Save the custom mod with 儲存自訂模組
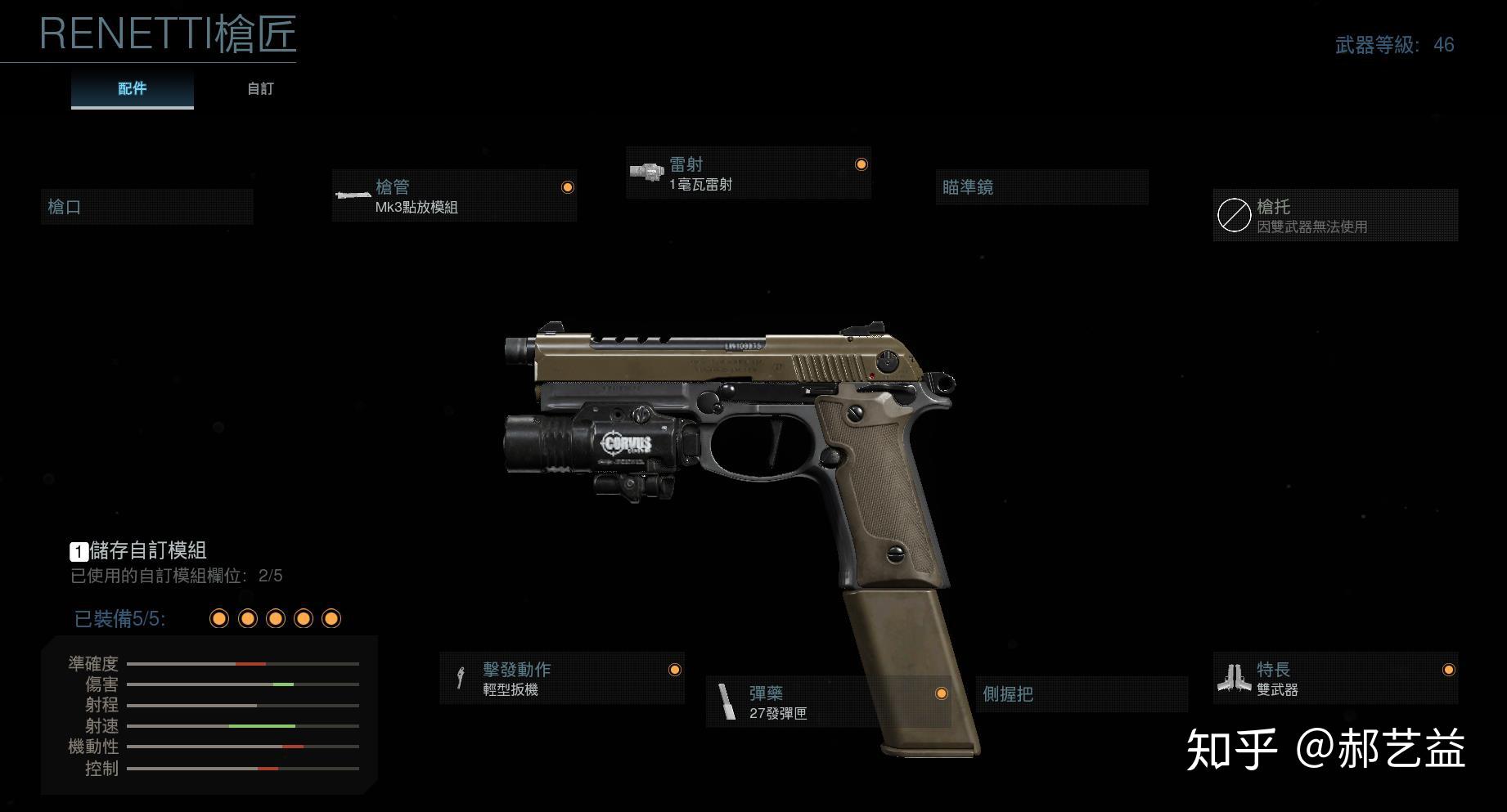 [x=138, y=550]
